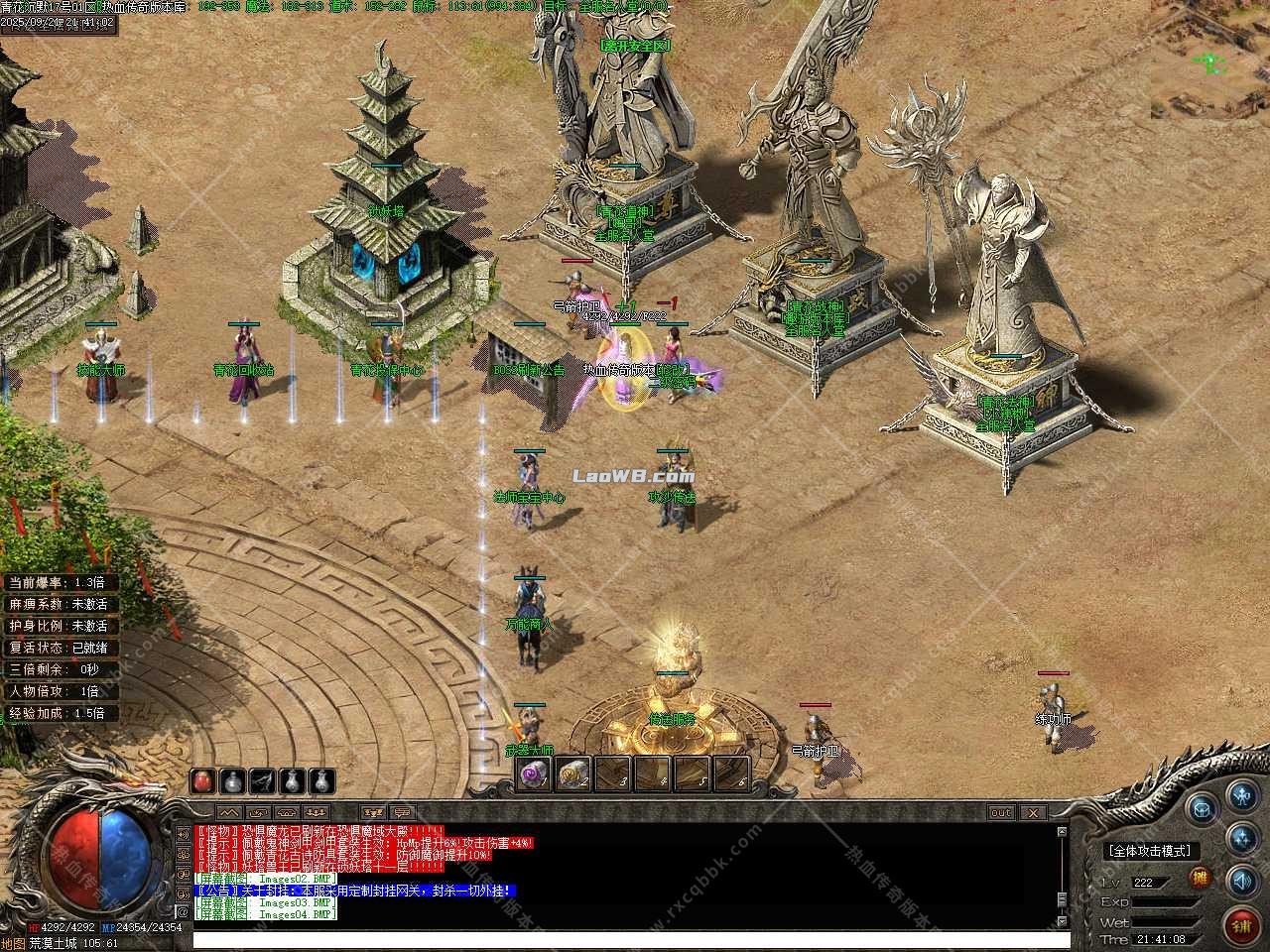1270x952 pixels.
Task: Close the game with the X button
Action: click(x=1034, y=813)
